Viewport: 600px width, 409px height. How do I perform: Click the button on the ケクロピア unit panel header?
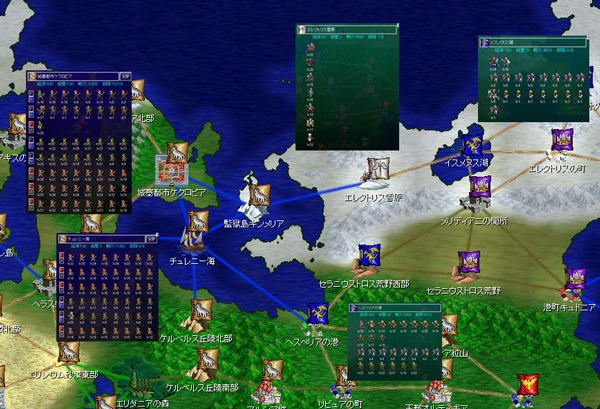[x=124, y=75]
